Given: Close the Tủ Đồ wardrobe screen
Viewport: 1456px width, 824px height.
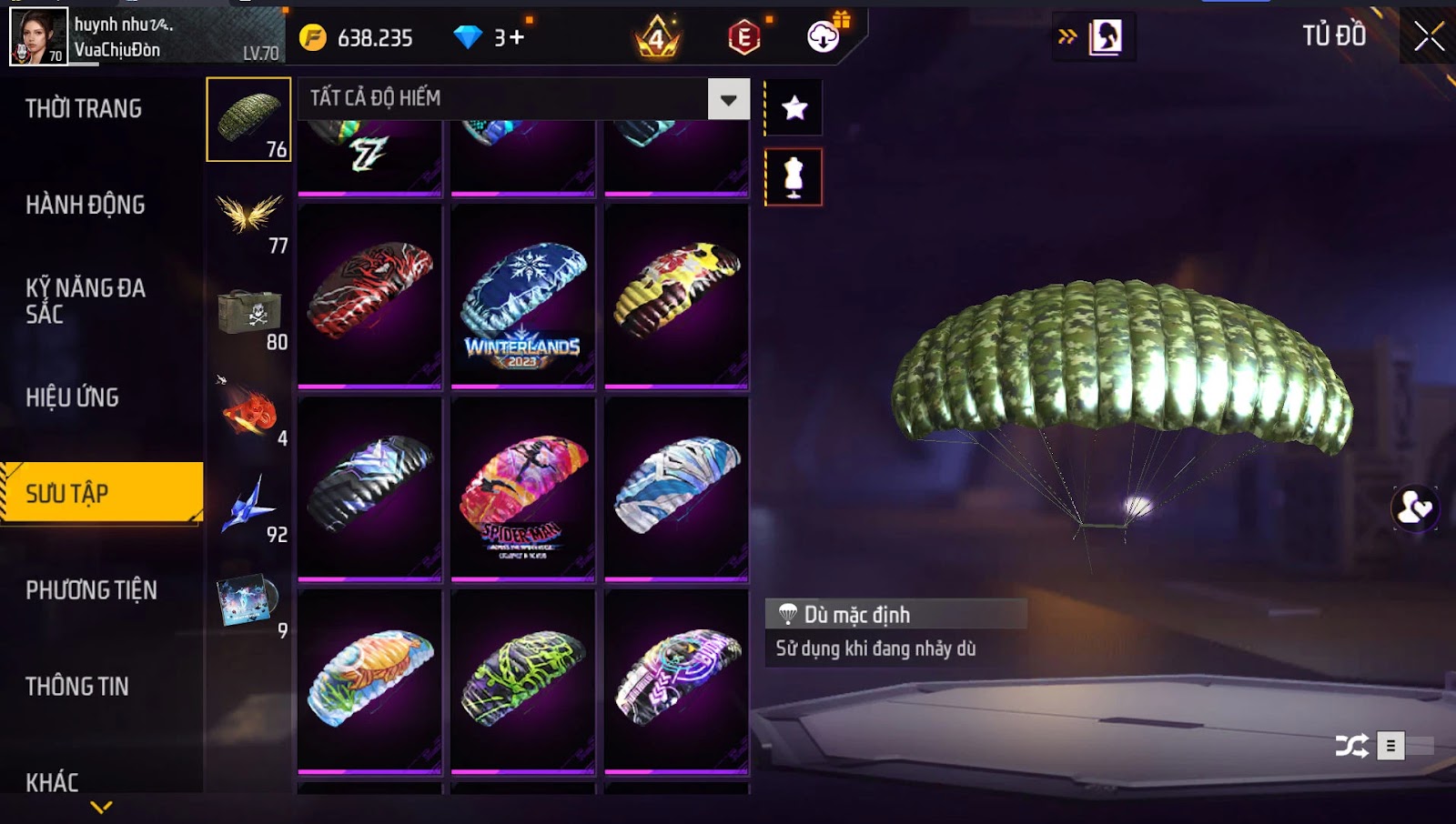Looking at the screenshot, I should coord(1429,36).
